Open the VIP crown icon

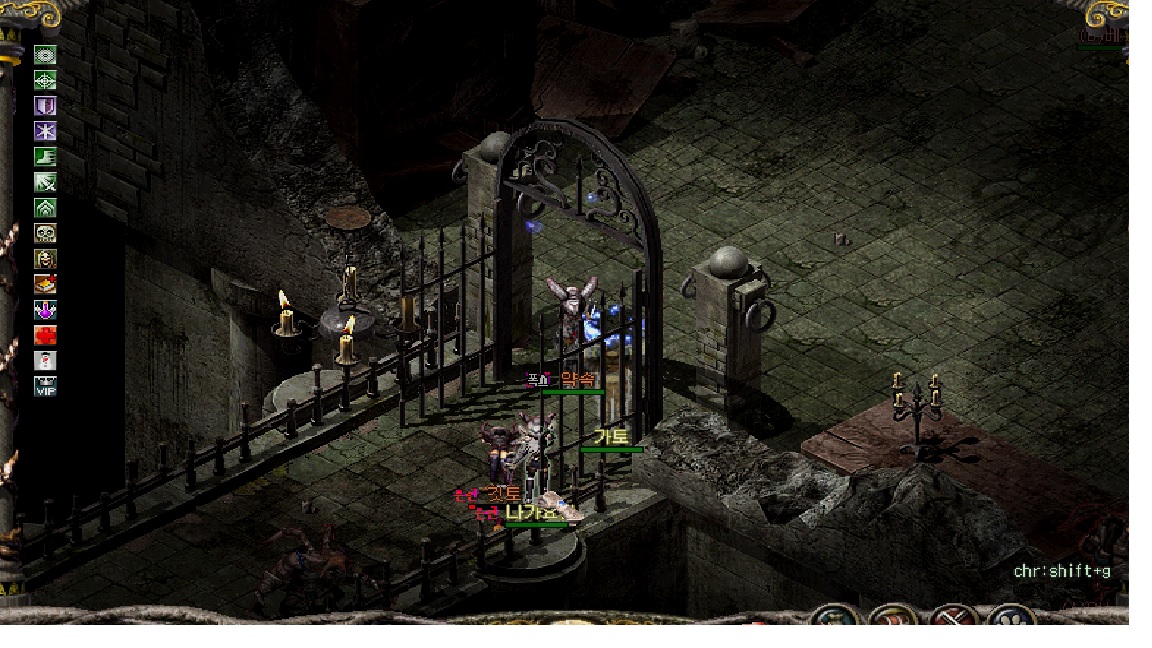tap(45, 386)
